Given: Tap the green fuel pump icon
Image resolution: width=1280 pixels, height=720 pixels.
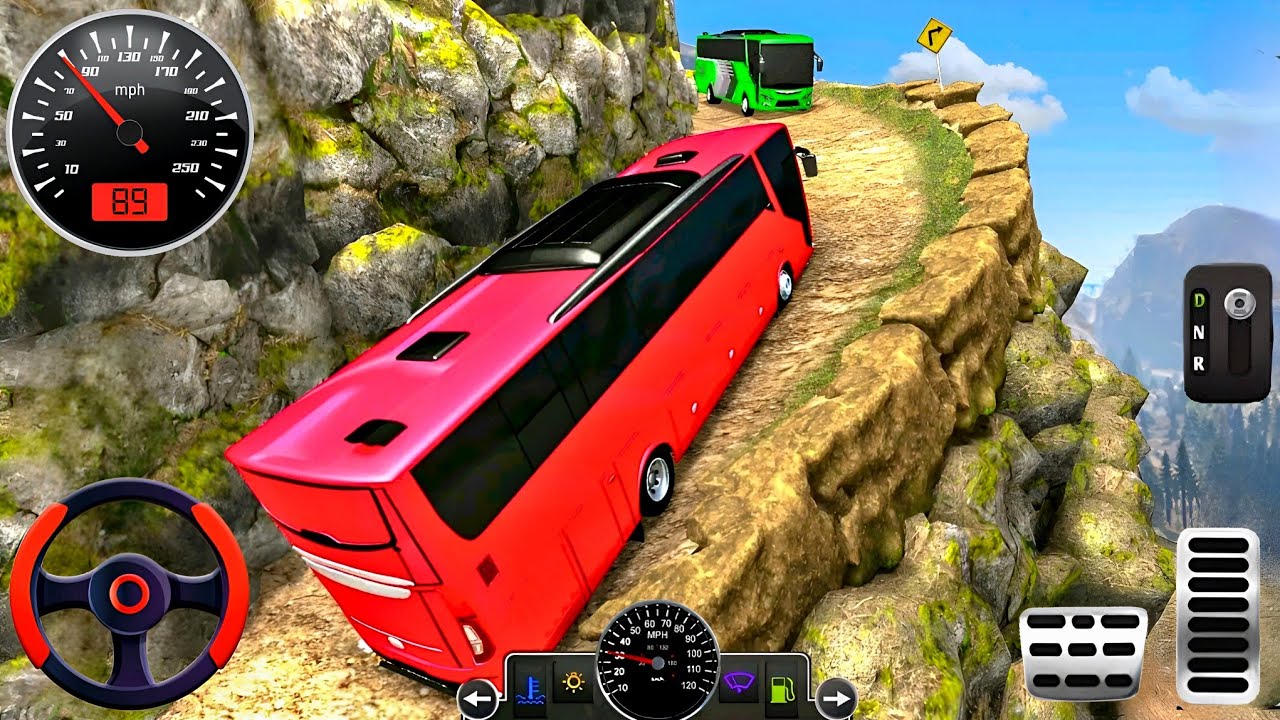Looking at the screenshot, I should pos(782,686).
